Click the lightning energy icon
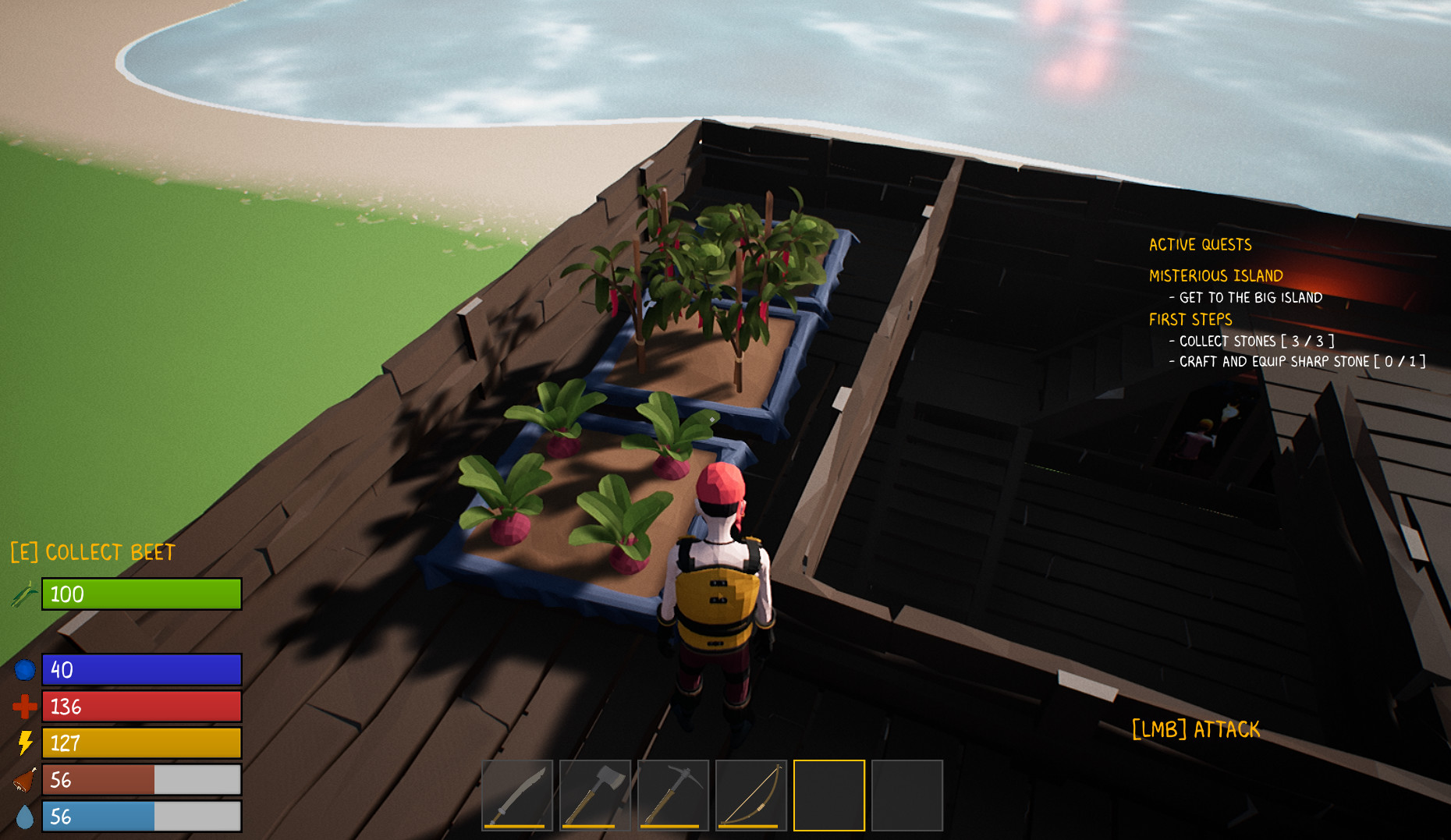The height and width of the screenshot is (840, 1451). (x=24, y=743)
